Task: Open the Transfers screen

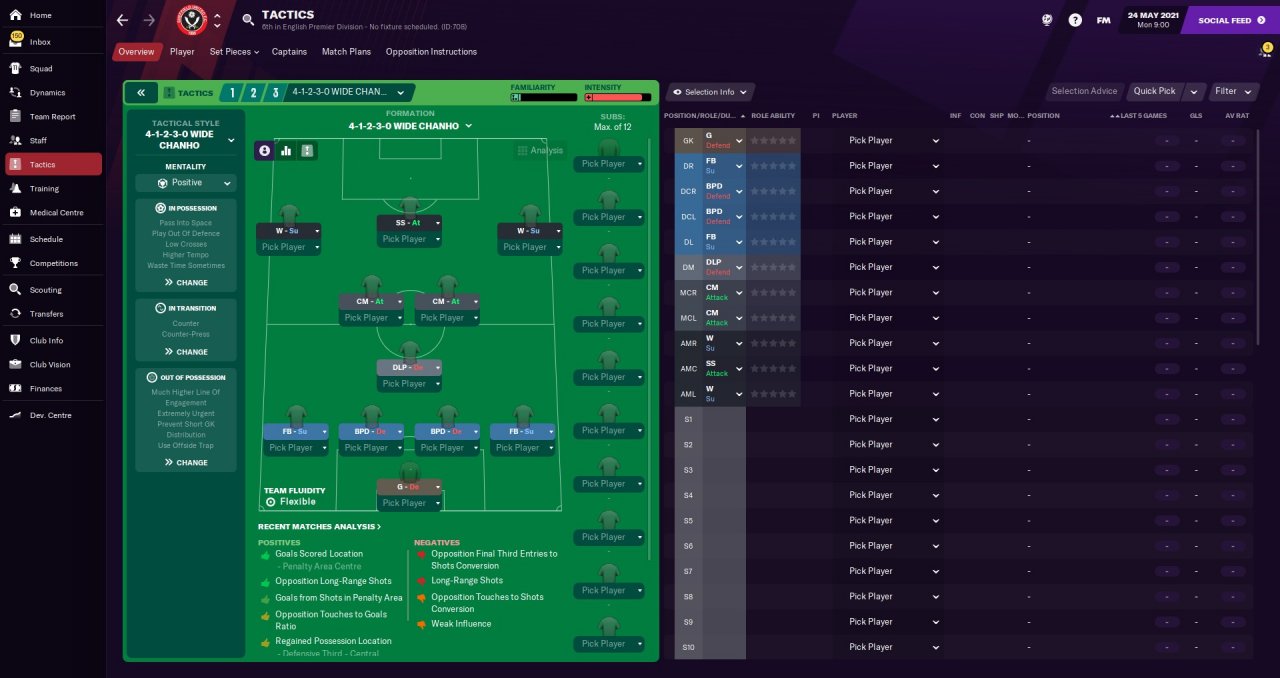Action: coord(46,314)
